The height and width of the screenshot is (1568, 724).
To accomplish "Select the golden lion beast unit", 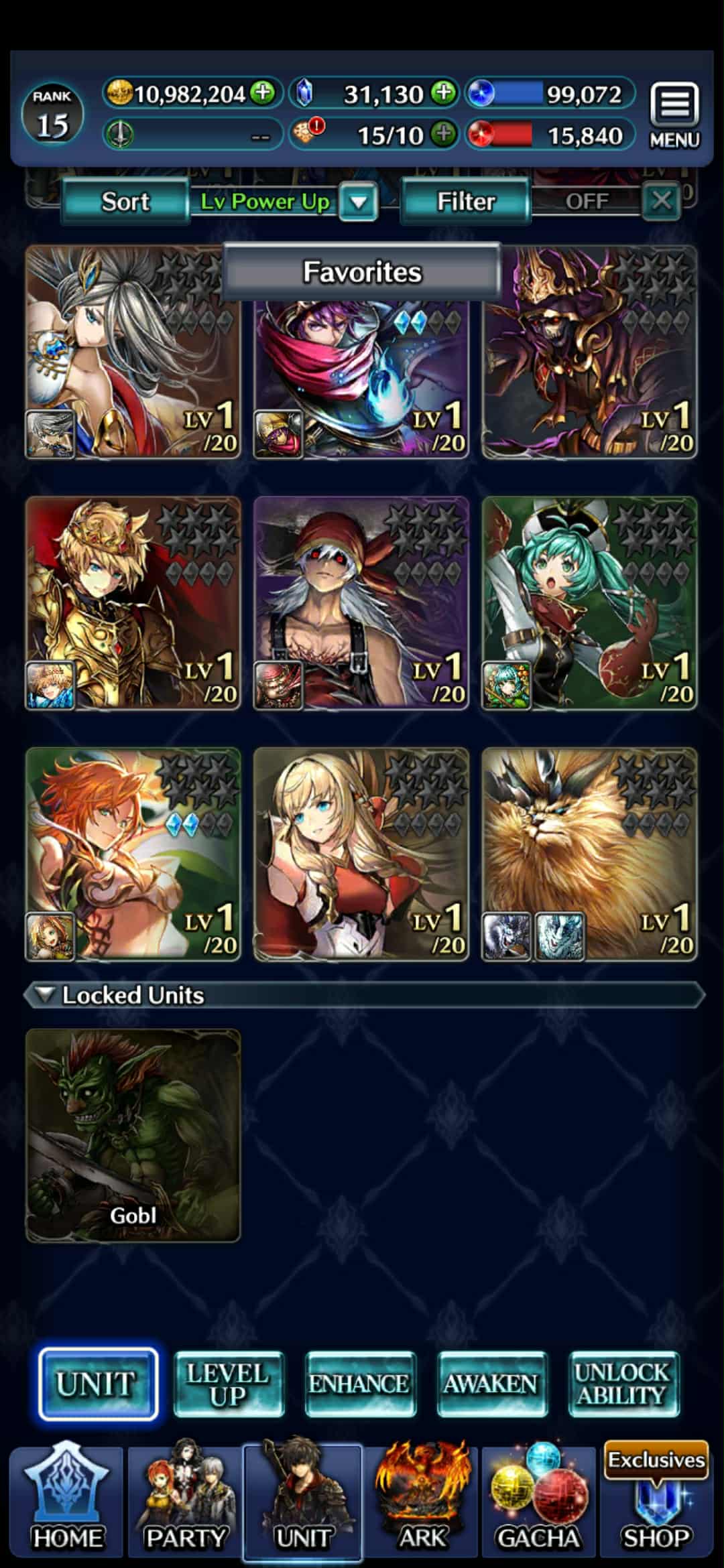I will click(589, 854).
